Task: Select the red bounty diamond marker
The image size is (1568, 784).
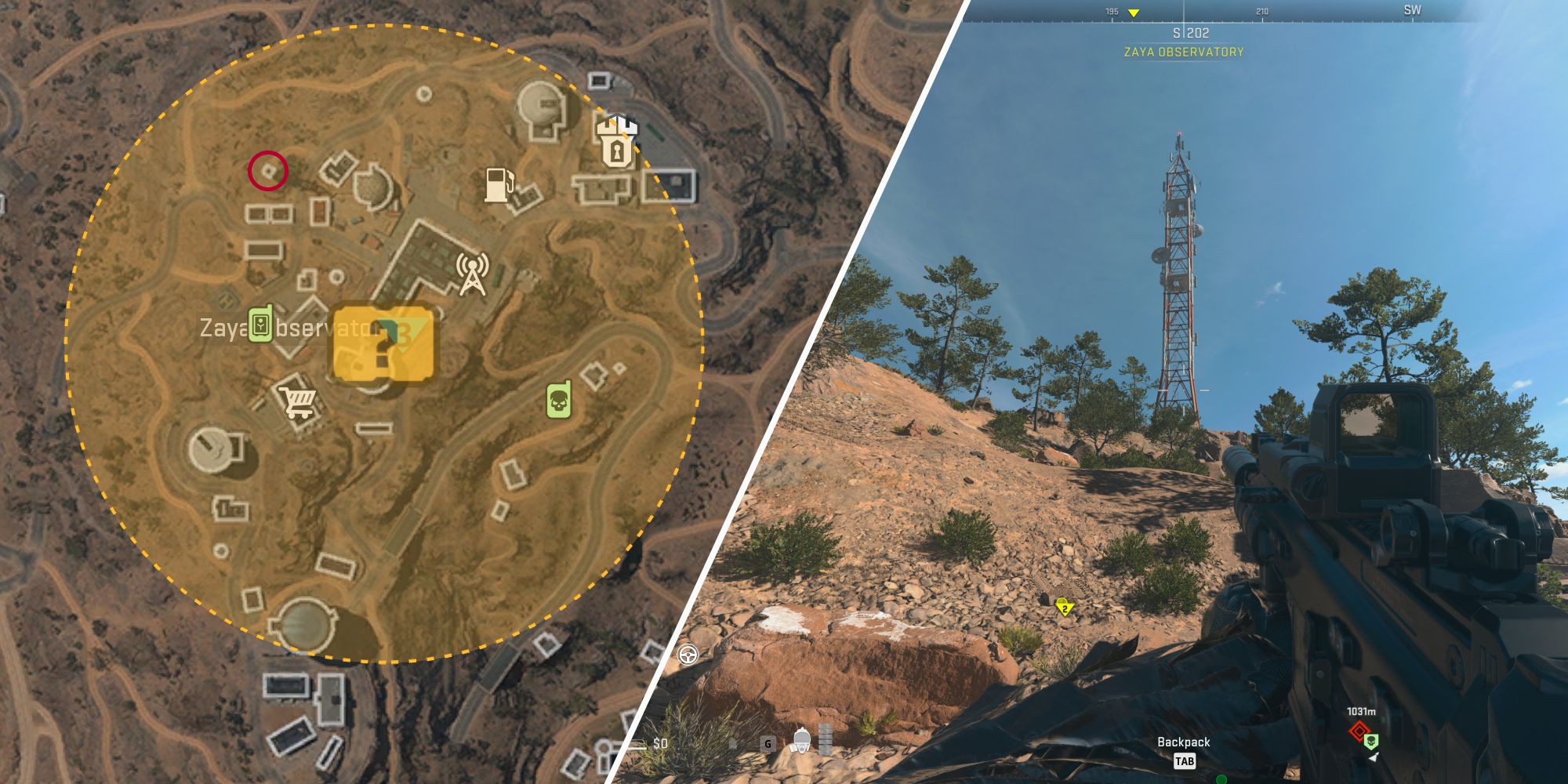Action: click(x=1359, y=731)
